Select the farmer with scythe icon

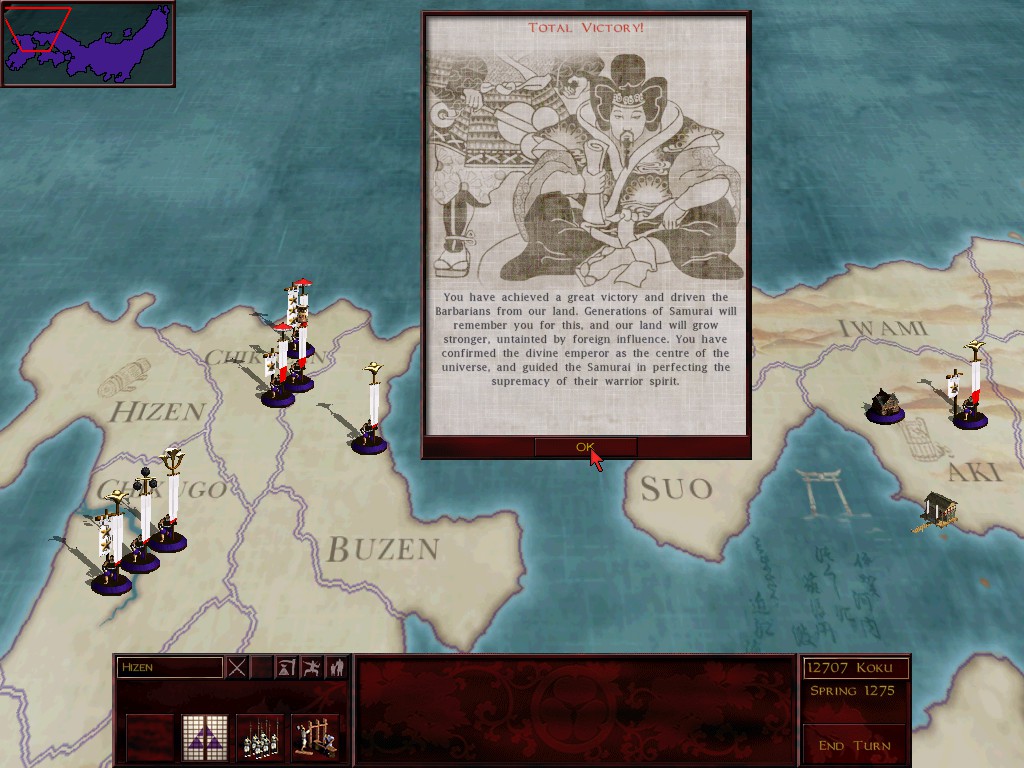pyautogui.click(x=286, y=667)
